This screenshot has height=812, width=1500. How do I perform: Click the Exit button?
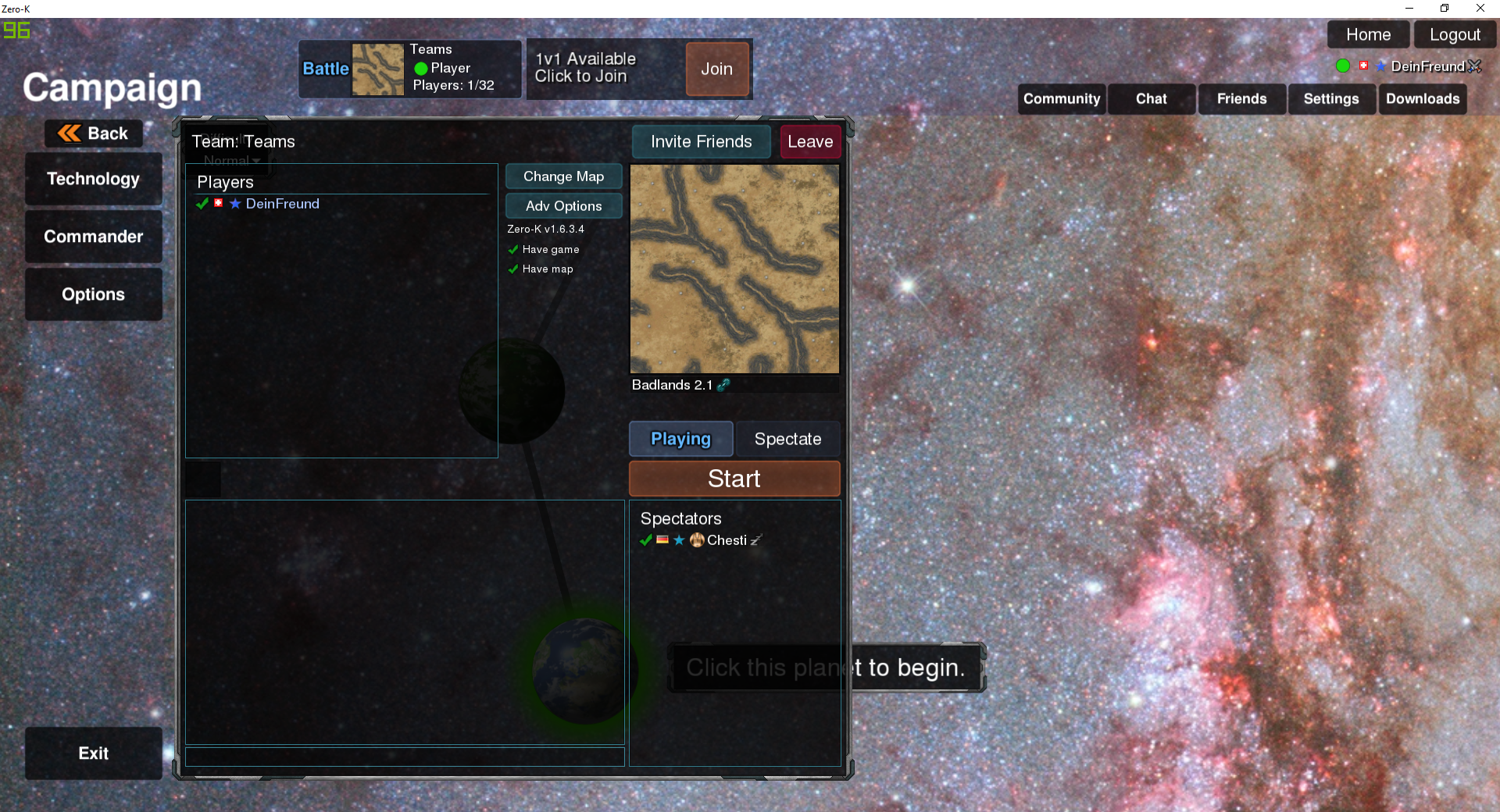pyautogui.click(x=93, y=753)
